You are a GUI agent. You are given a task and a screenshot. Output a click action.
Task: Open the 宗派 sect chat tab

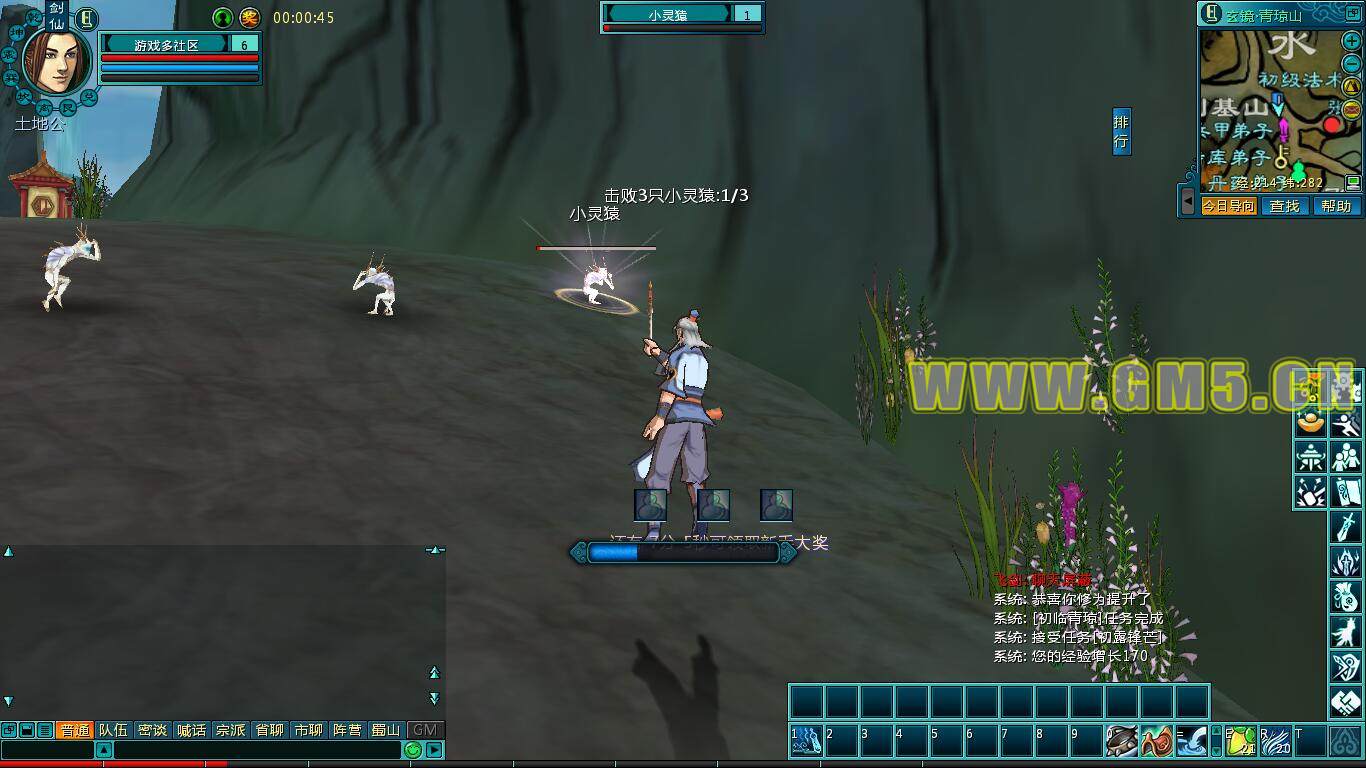[230, 730]
